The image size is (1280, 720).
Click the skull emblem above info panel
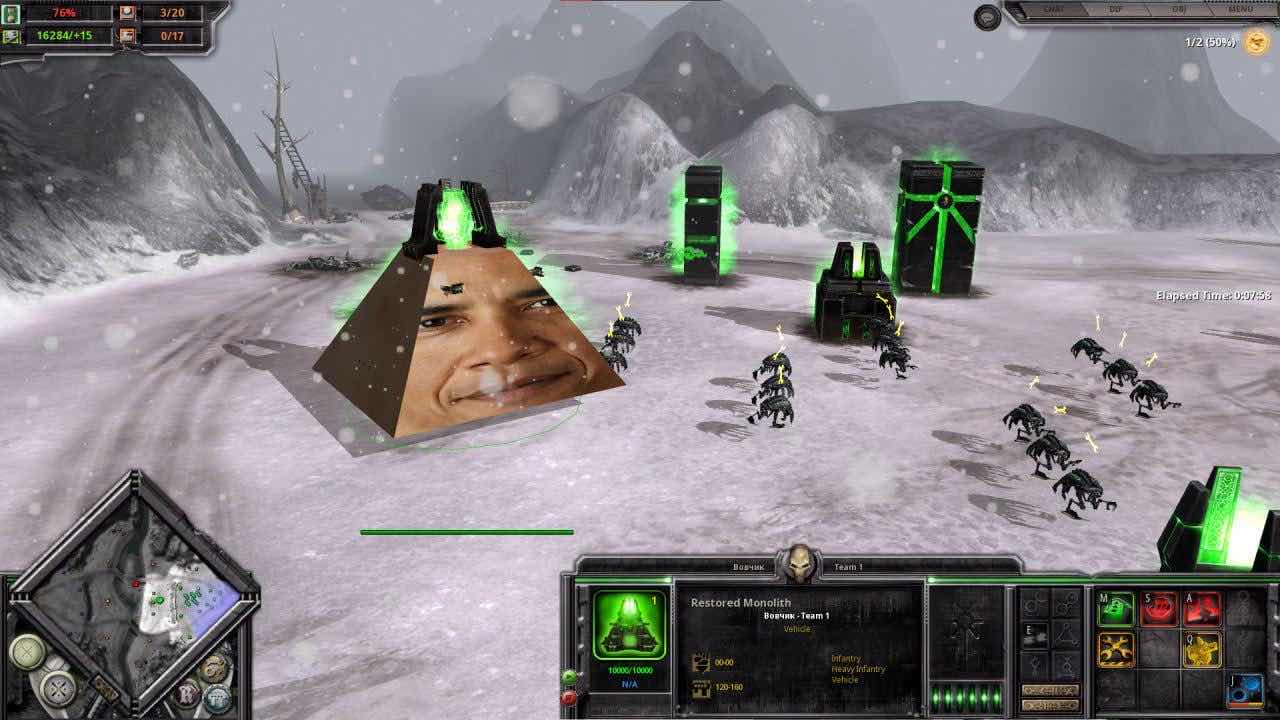pyautogui.click(x=798, y=562)
